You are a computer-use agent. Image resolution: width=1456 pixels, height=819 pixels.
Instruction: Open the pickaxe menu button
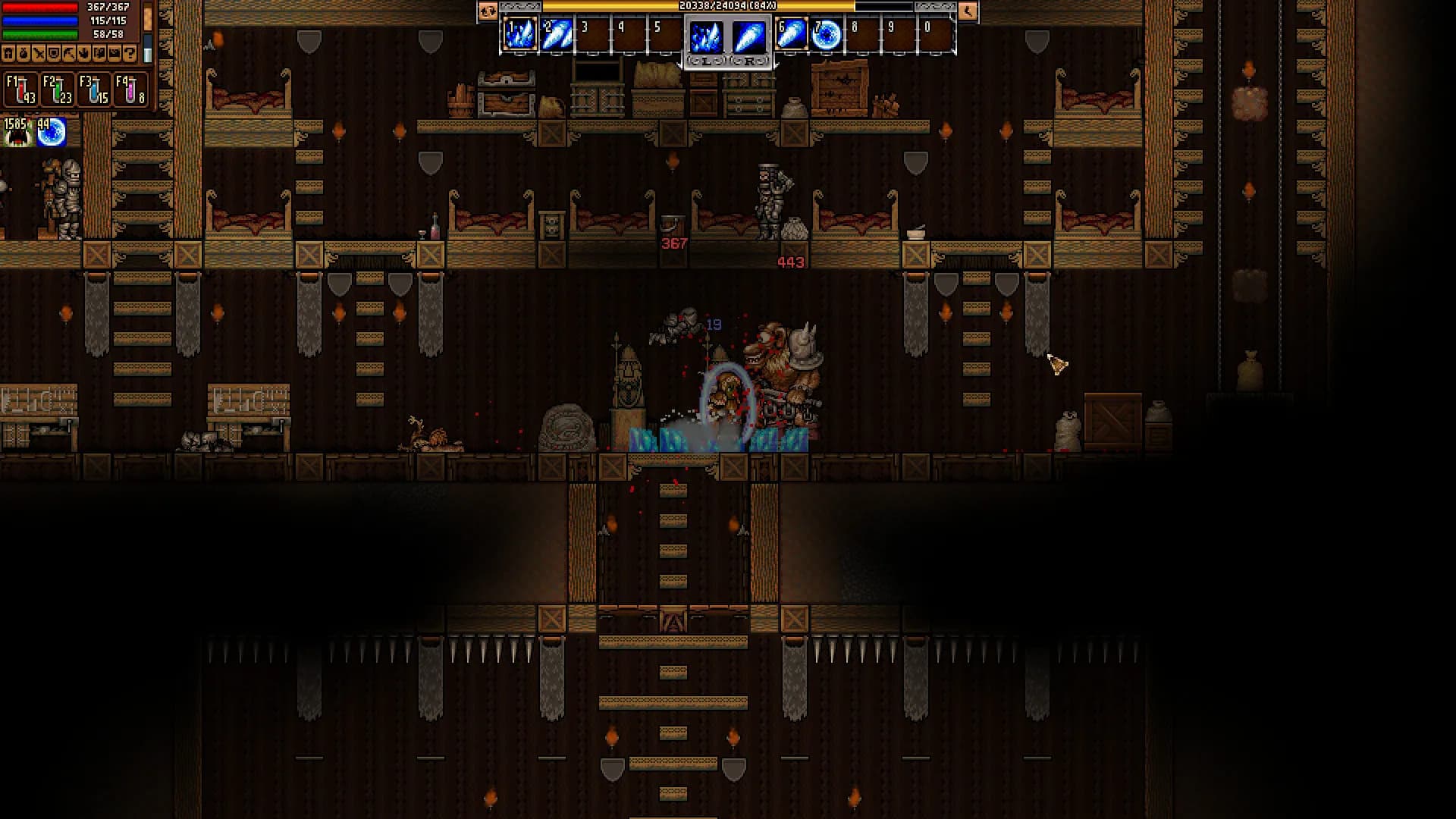(69, 53)
